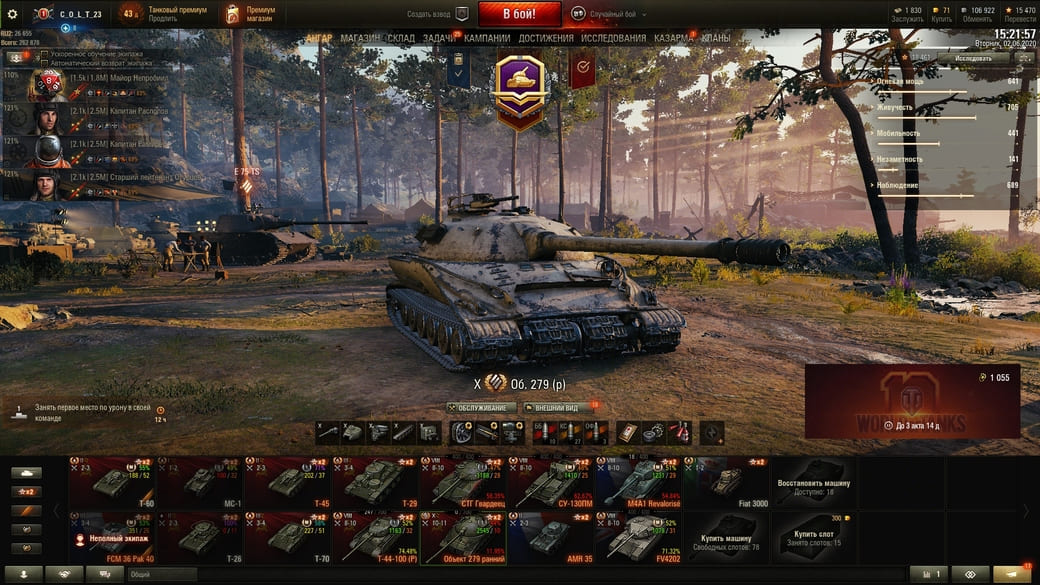
Task: Start battle with the В бой! button
Action: (519, 14)
